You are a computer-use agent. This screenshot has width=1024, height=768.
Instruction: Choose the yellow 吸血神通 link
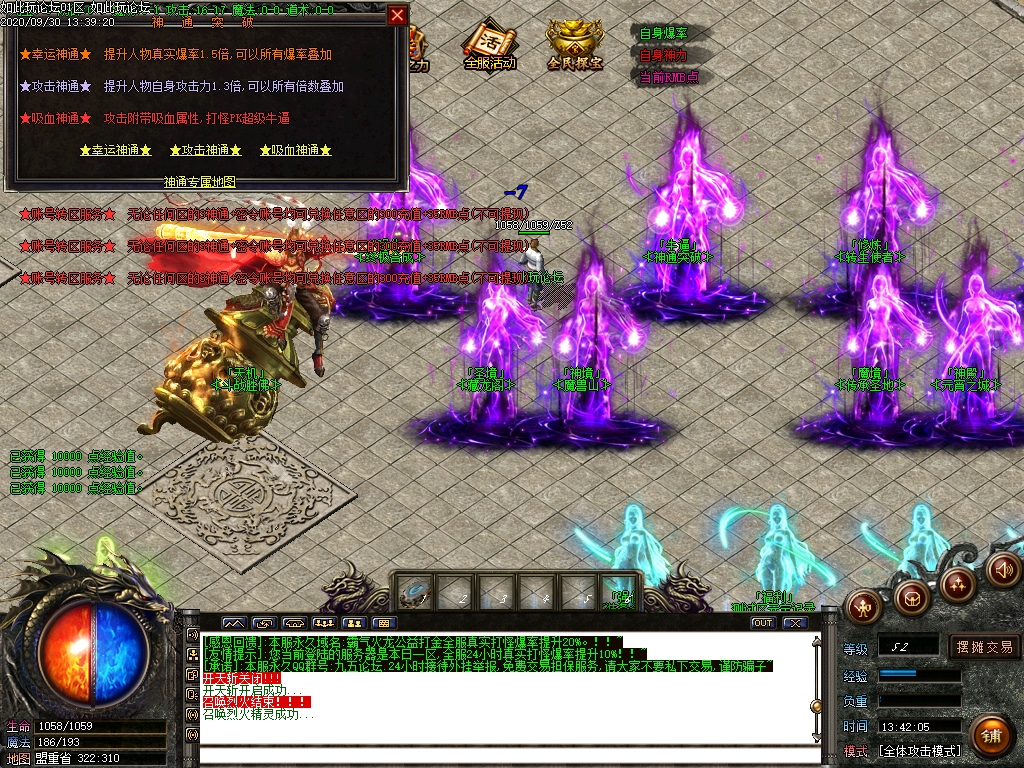pos(295,150)
